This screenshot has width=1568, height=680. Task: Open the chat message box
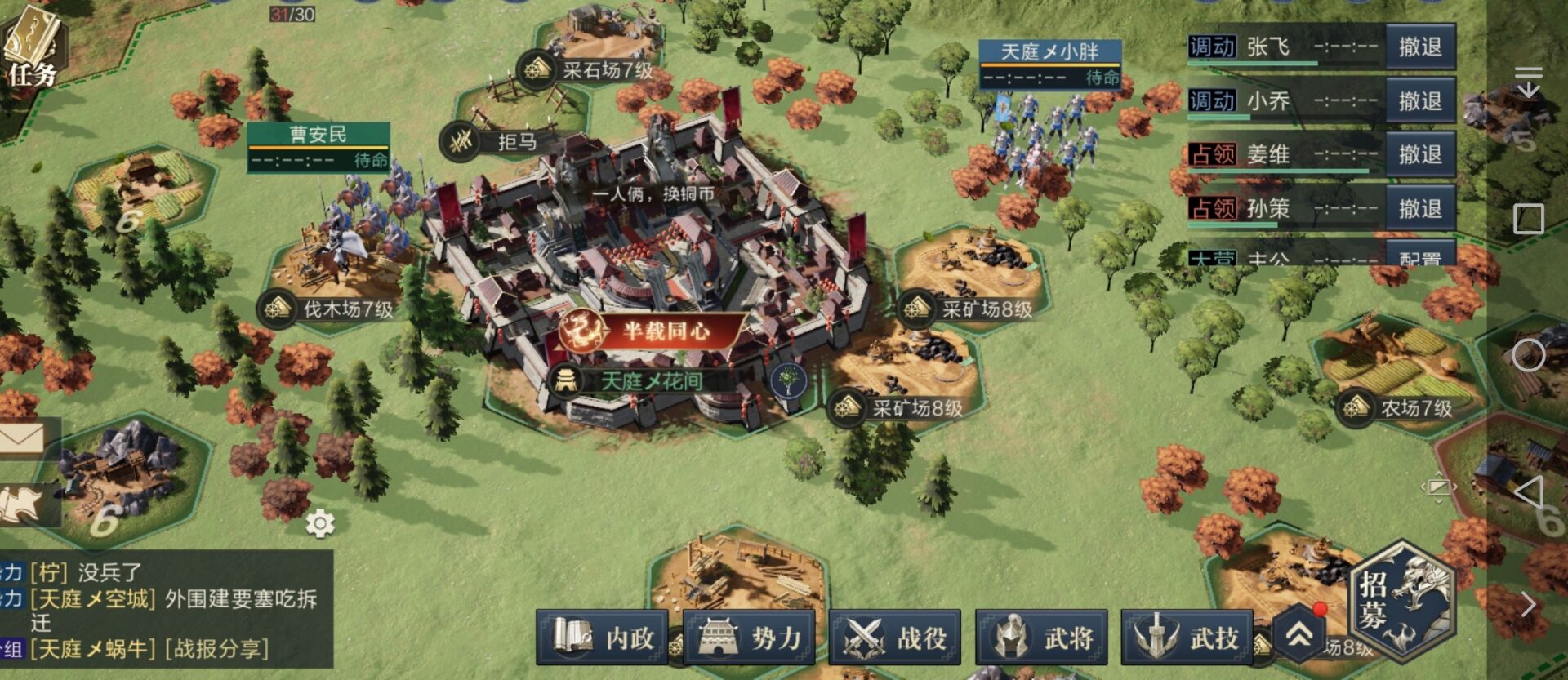coord(163,609)
